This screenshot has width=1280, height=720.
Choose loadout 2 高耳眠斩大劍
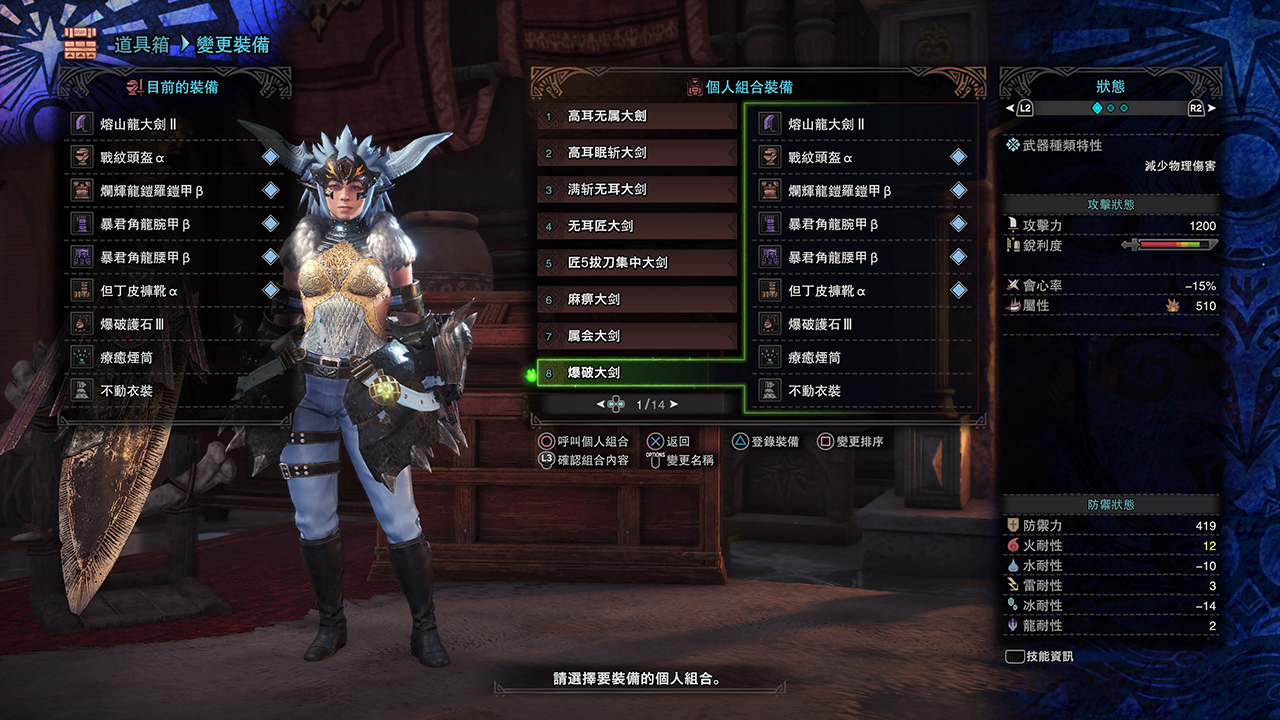(637, 153)
